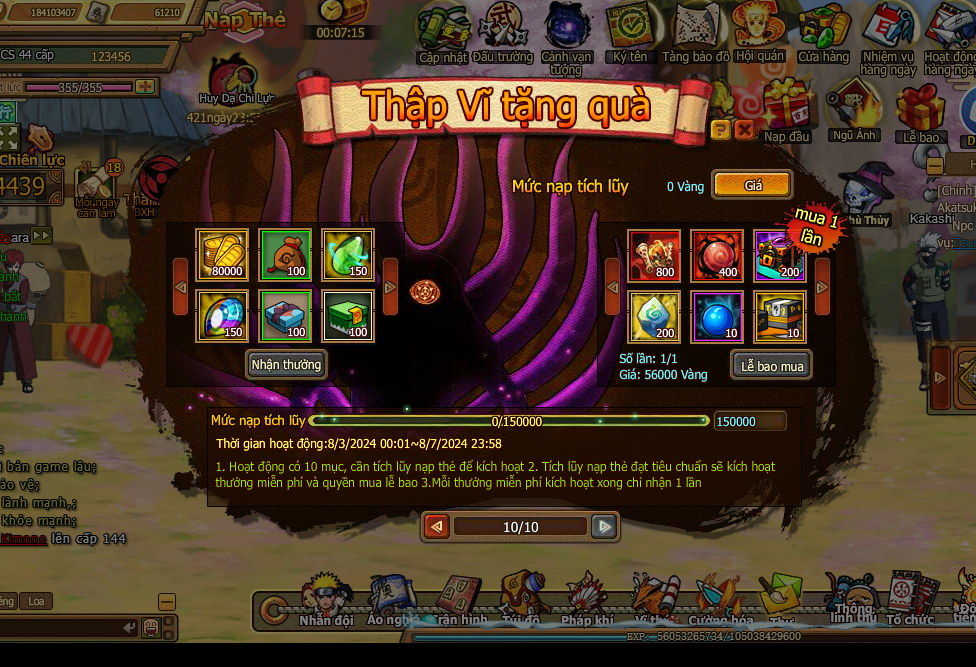Click the help question mark button
The height and width of the screenshot is (667, 976).
coord(720,130)
